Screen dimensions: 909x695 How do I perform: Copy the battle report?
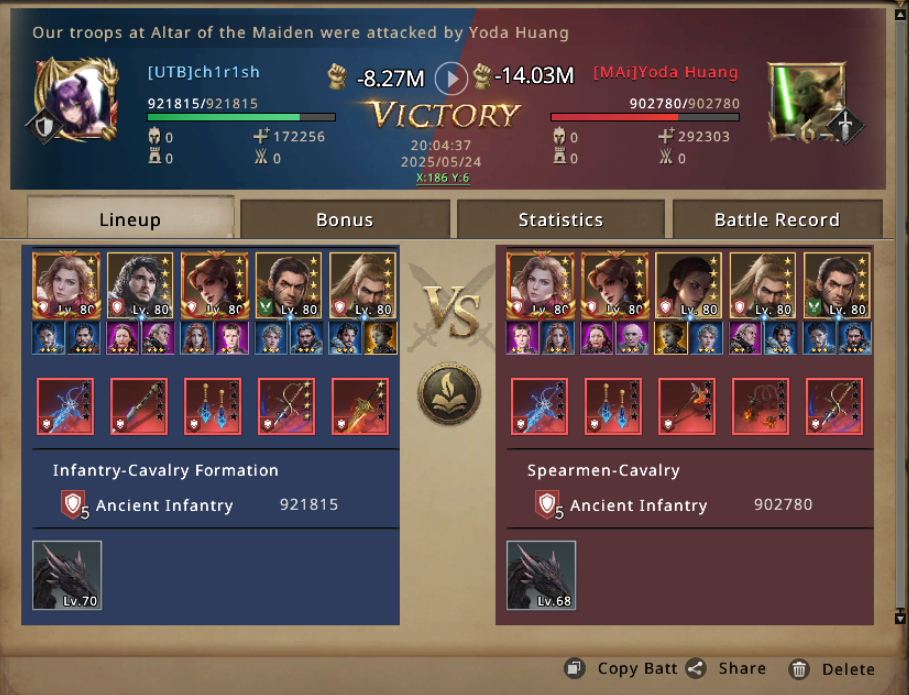click(623, 669)
